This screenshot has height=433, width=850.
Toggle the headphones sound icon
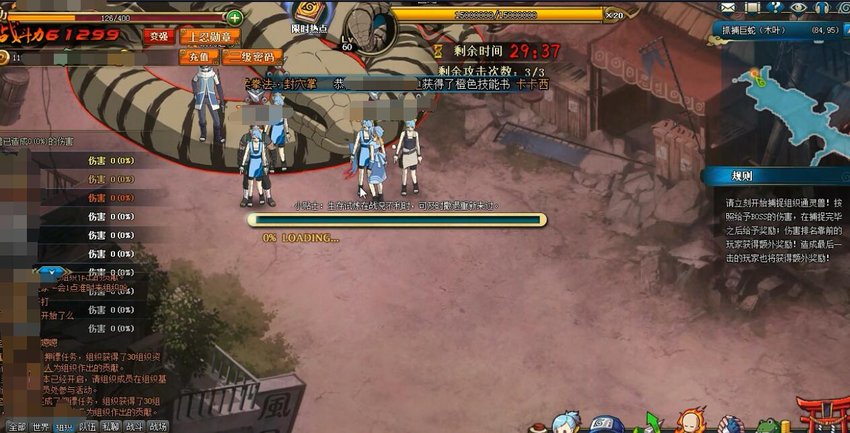(x=822, y=6)
